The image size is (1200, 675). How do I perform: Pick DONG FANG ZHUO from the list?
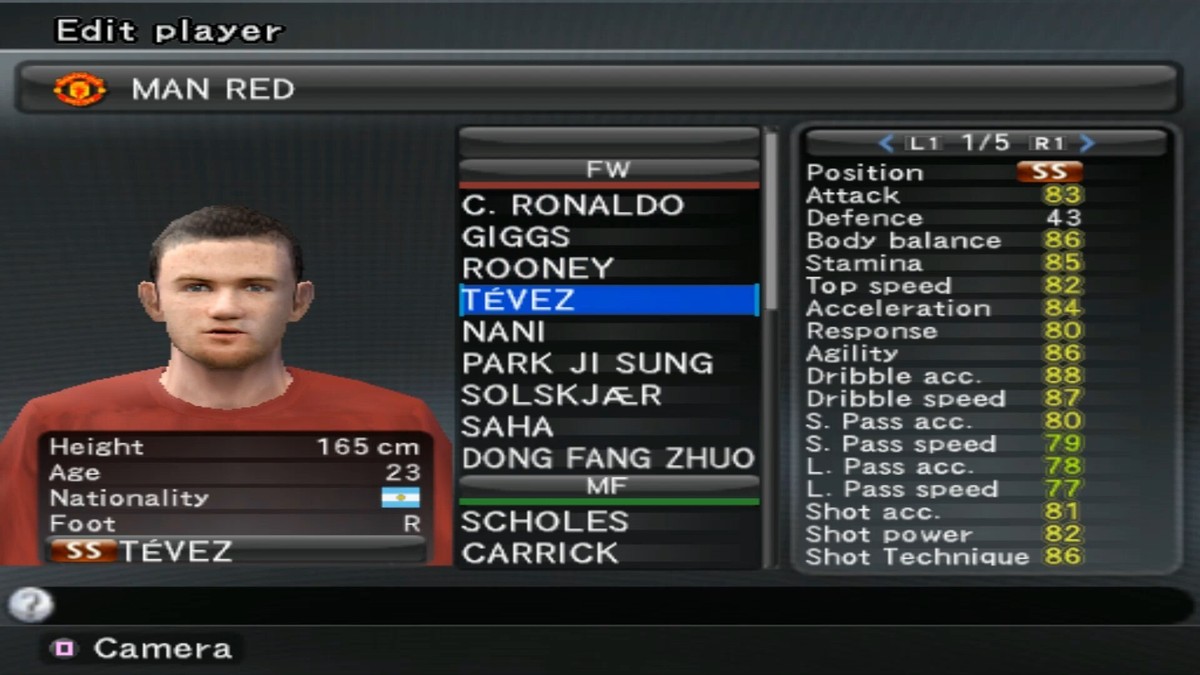[x=607, y=459]
